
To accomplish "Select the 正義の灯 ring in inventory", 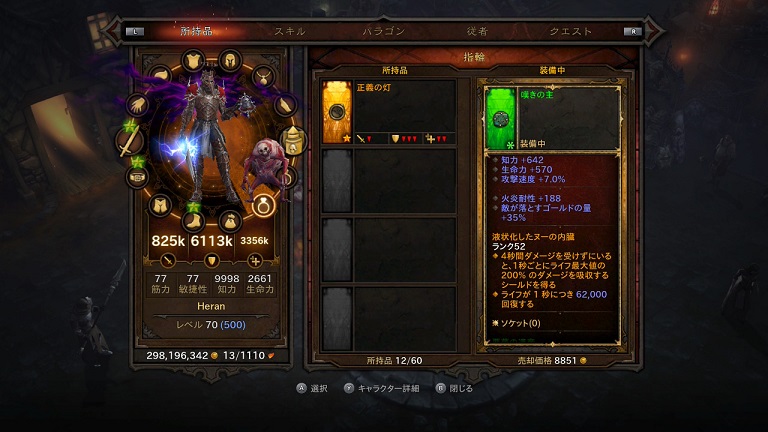I will pos(338,109).
